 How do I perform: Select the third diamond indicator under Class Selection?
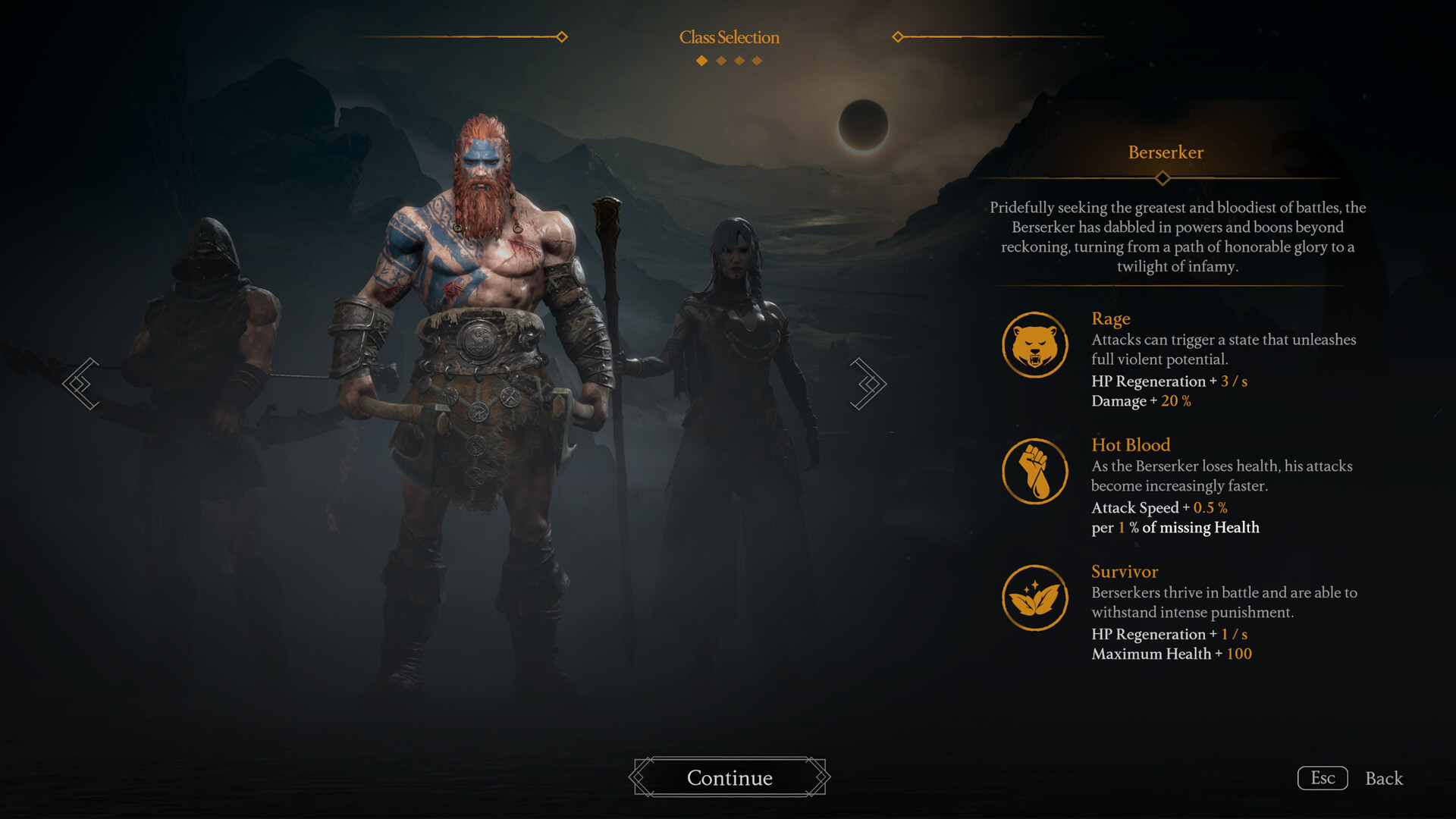pyautogui.click(x=738, y=61)
